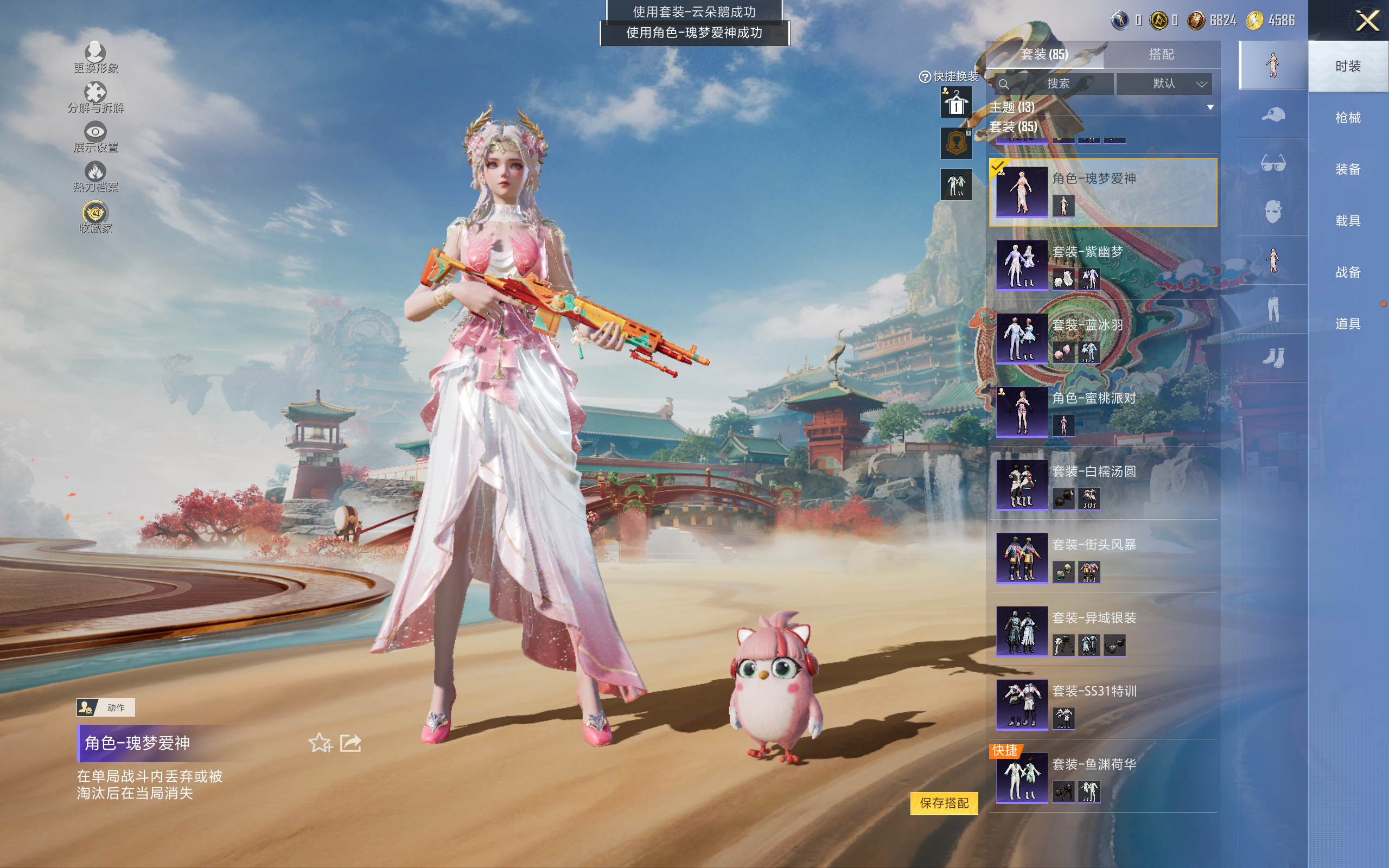Image resolution: width=1389 pixels, height=868 pixels.
Task: Click 更换形象 to change appearance
Action: coord(95,58)
